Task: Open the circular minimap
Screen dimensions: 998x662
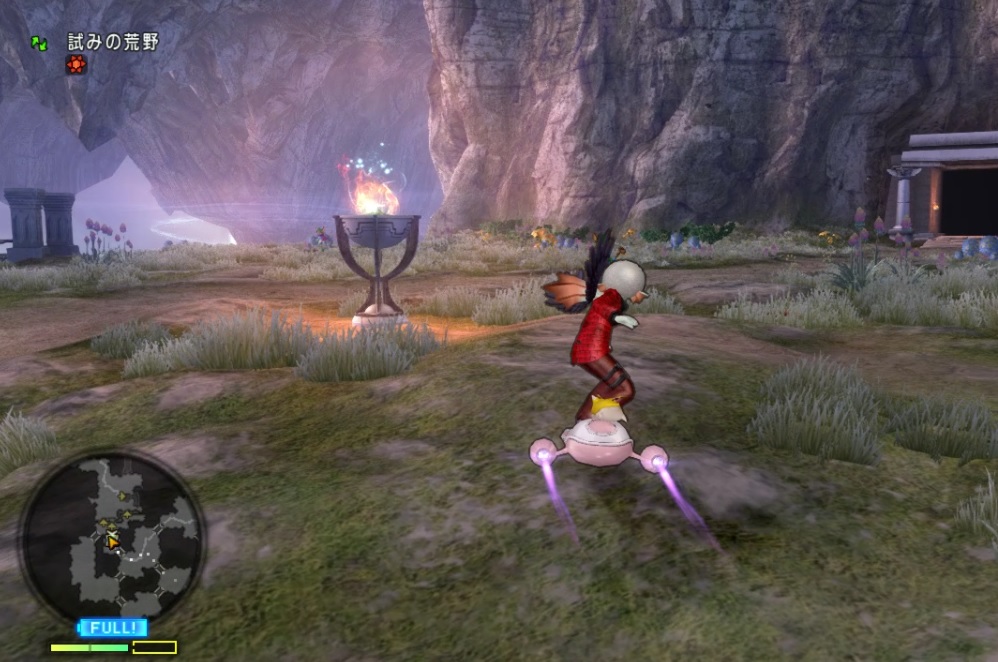Action: [112, 538]
